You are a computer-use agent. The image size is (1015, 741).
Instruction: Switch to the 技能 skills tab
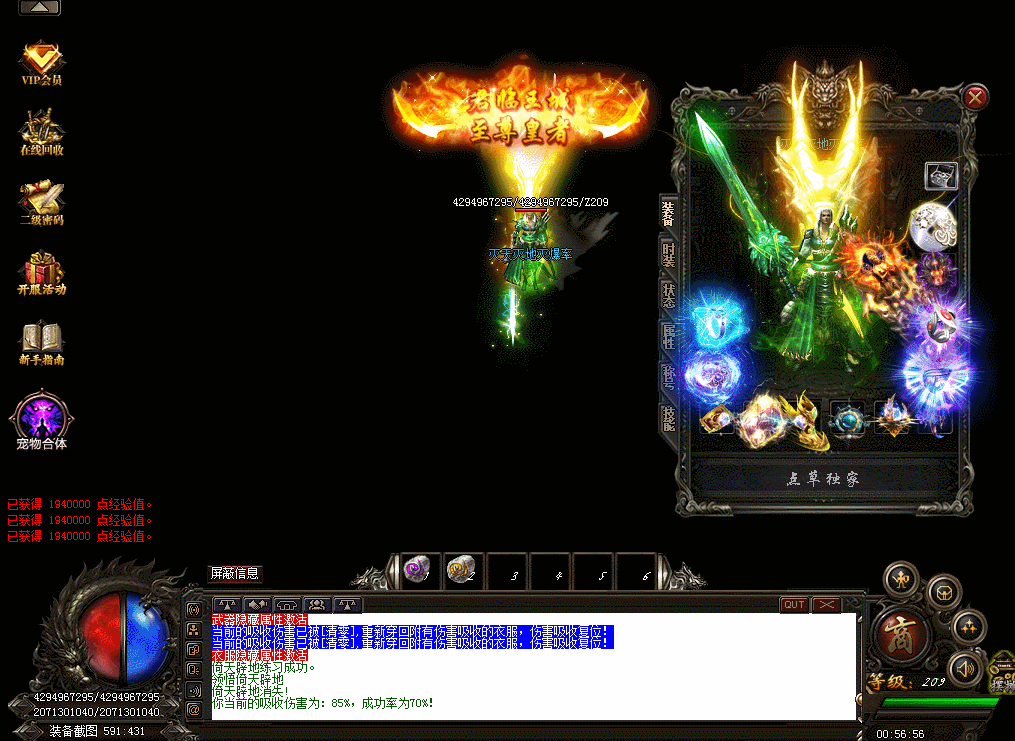(x=668, y=418)
